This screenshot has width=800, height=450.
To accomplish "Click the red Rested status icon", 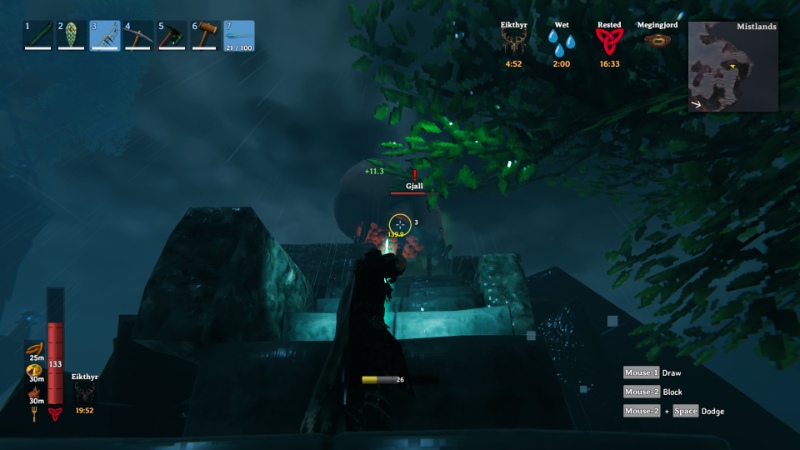I will [x=609, y=41].
